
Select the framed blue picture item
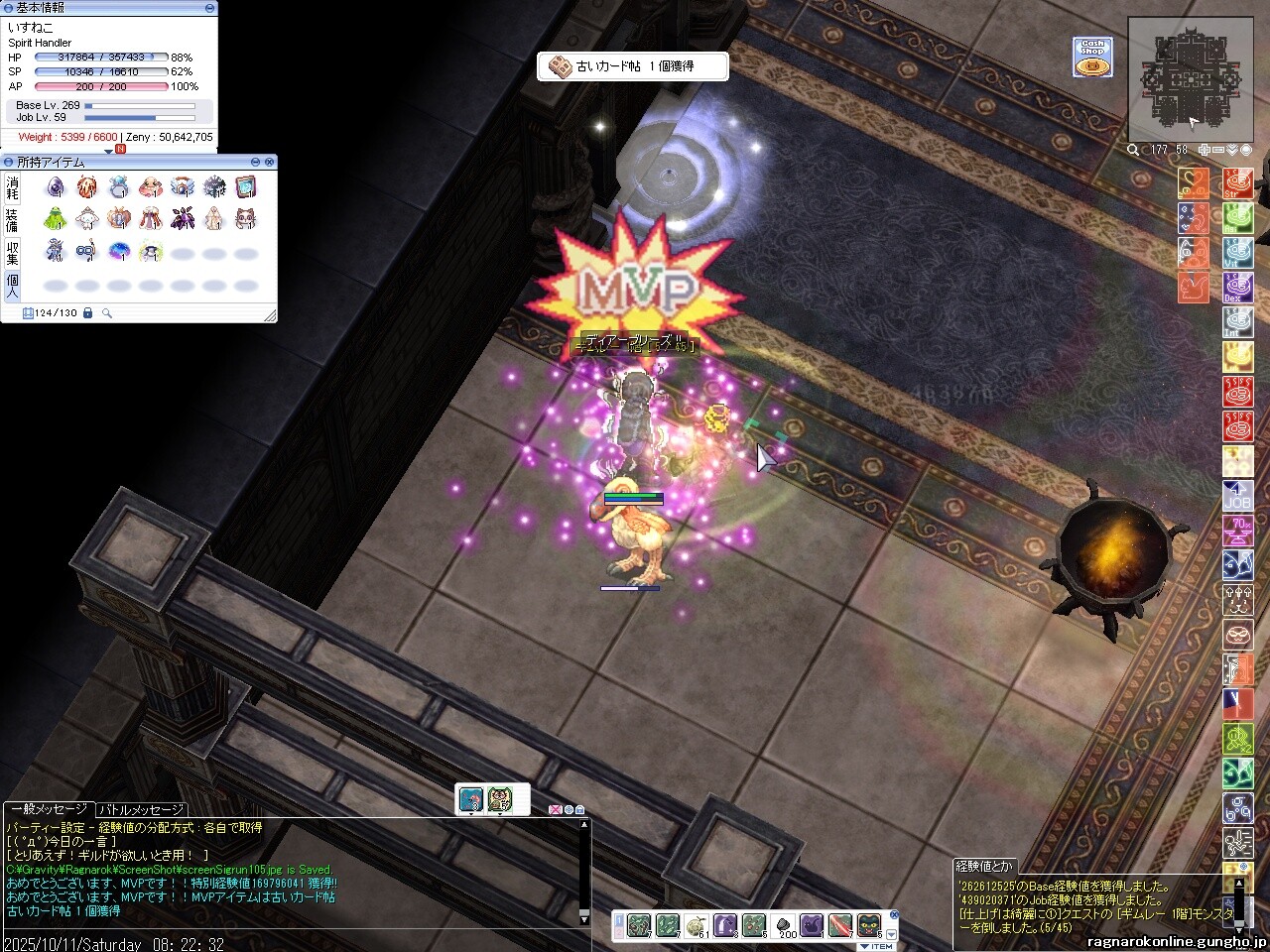[246, 186]
